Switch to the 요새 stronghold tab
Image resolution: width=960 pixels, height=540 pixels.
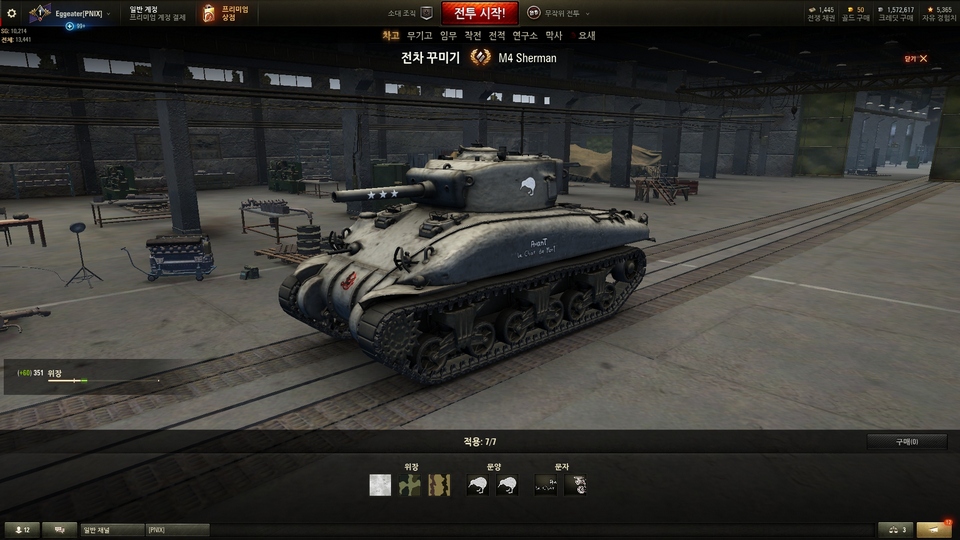(x=587, y=35)
